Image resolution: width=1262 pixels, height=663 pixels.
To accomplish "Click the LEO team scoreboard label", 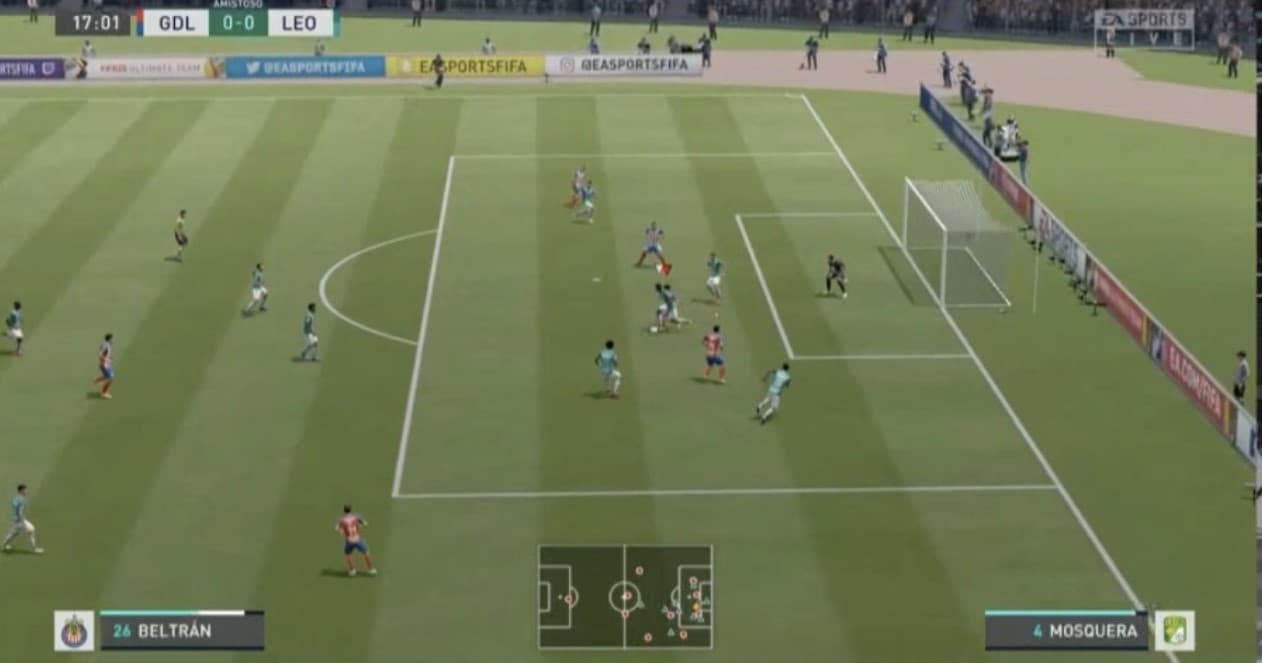I will (x=300, y=23).
